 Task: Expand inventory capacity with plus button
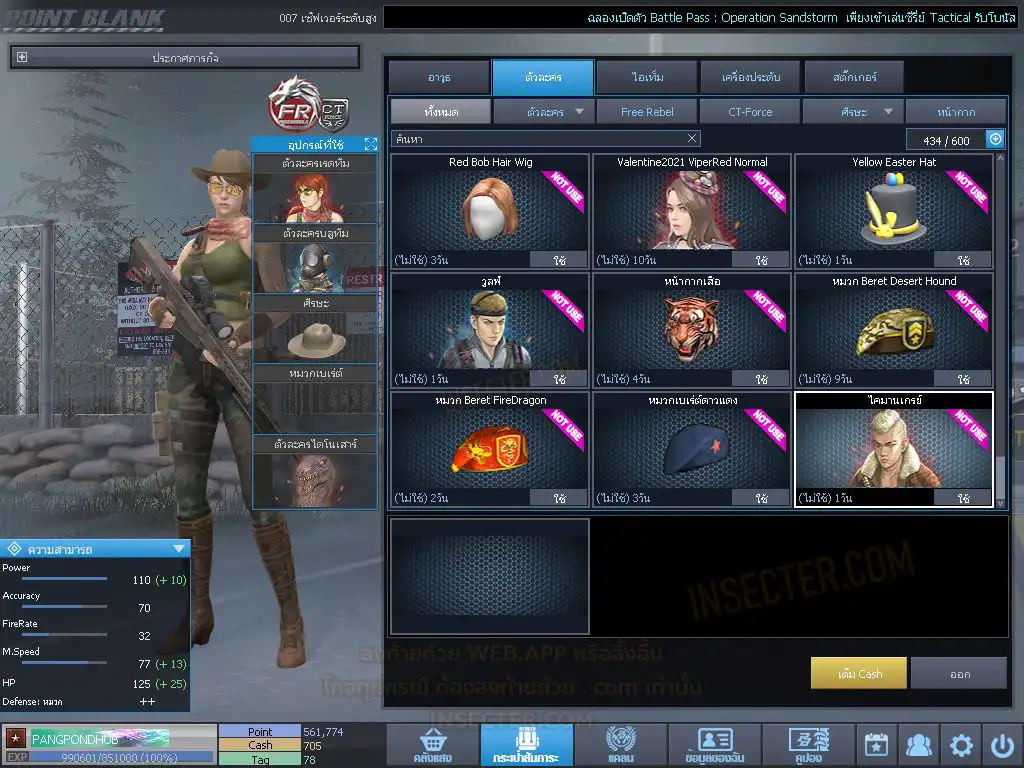point(995,140)
